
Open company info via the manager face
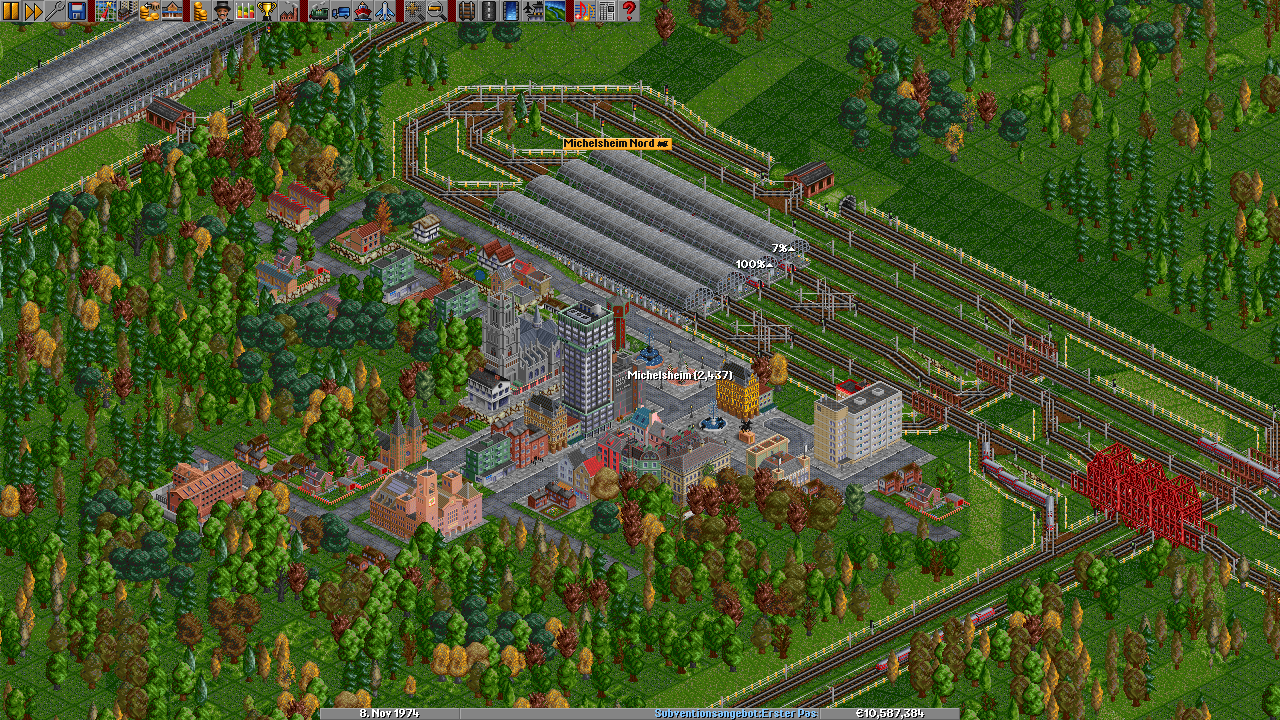(223, 11)
